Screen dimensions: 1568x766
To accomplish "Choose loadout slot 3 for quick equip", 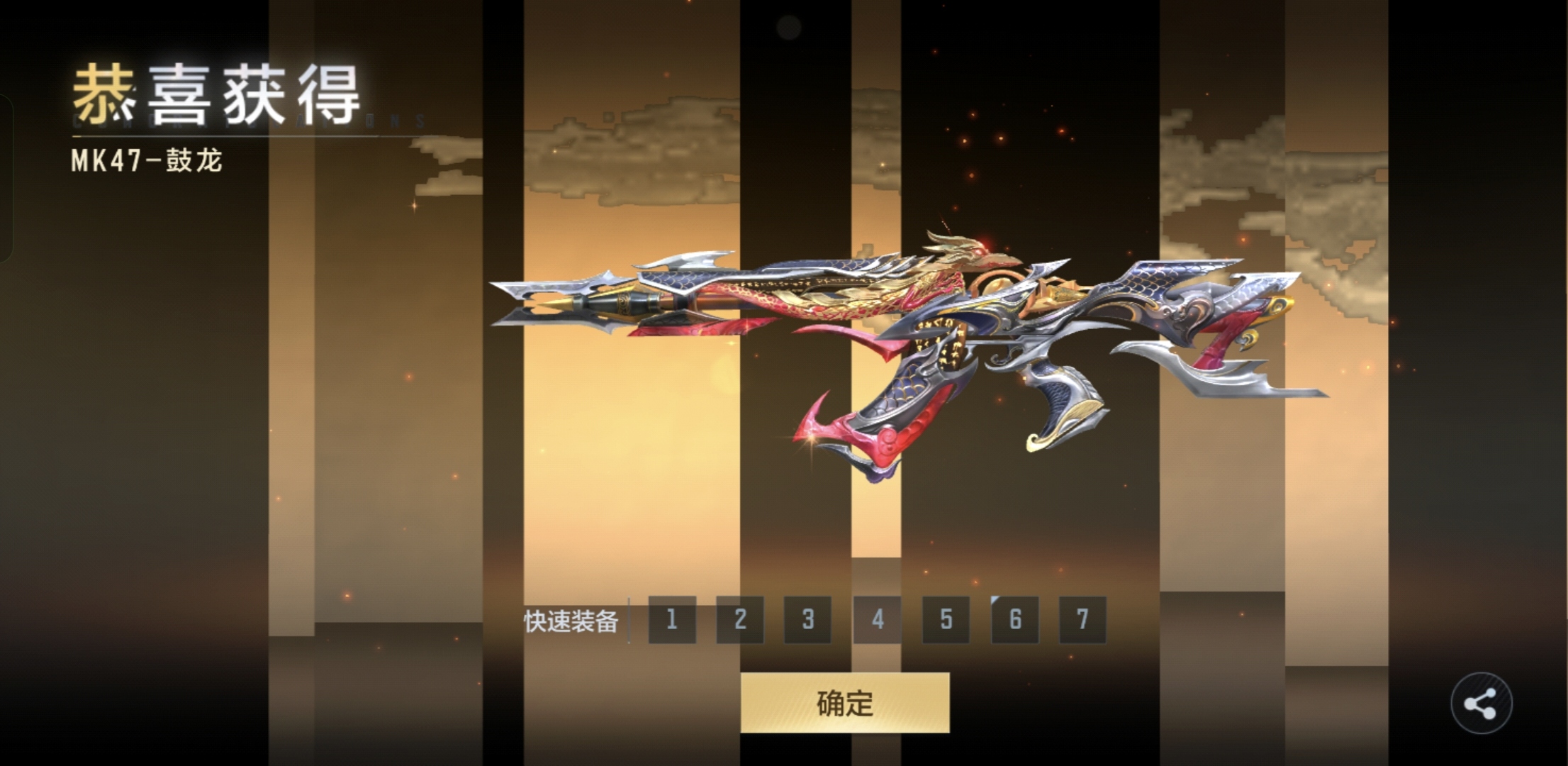I will [808, 620].
